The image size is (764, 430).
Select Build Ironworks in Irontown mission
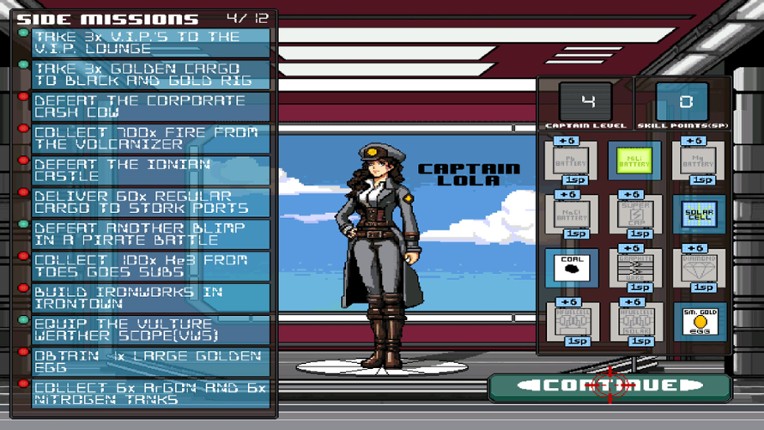(151, 298)
